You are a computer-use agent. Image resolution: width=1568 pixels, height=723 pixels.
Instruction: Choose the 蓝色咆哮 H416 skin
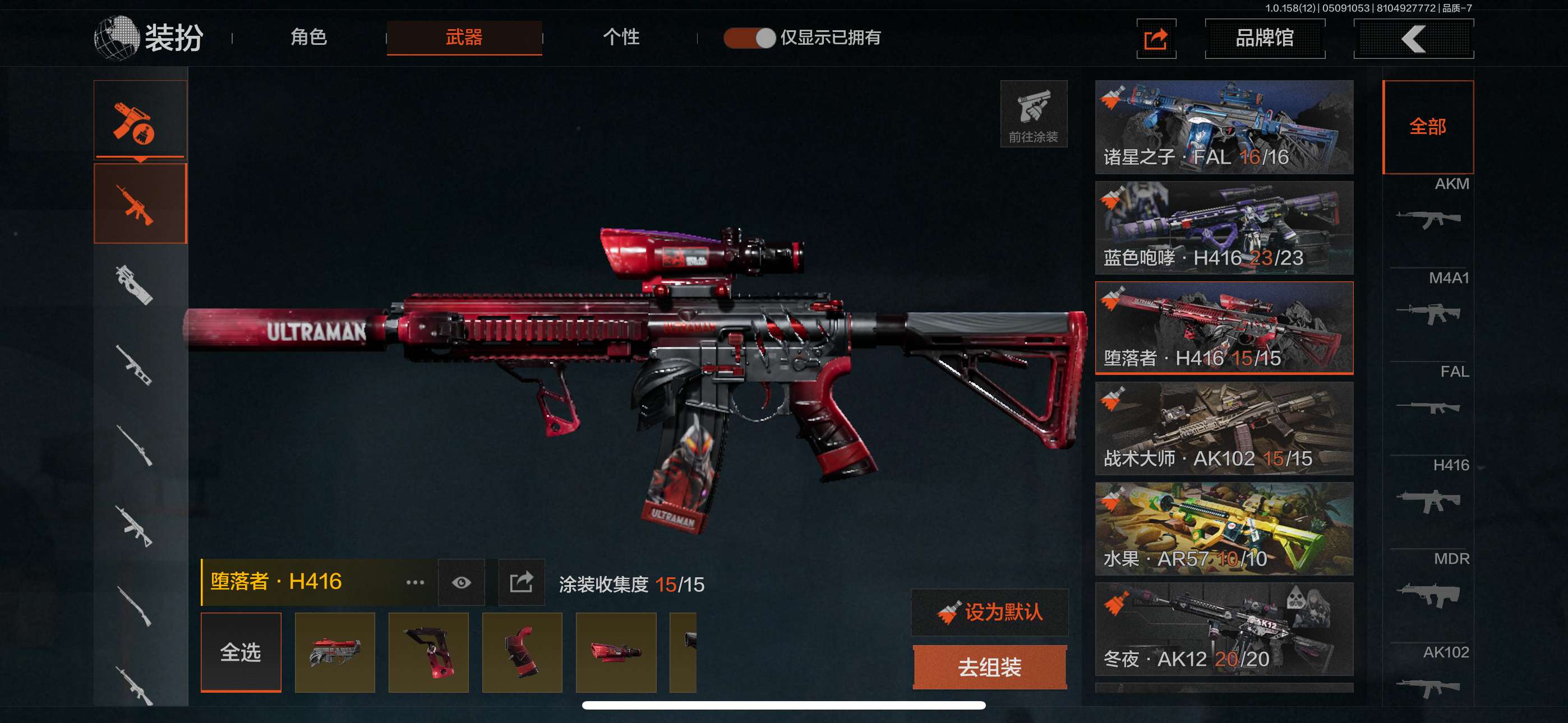(x=1224, y=228)
